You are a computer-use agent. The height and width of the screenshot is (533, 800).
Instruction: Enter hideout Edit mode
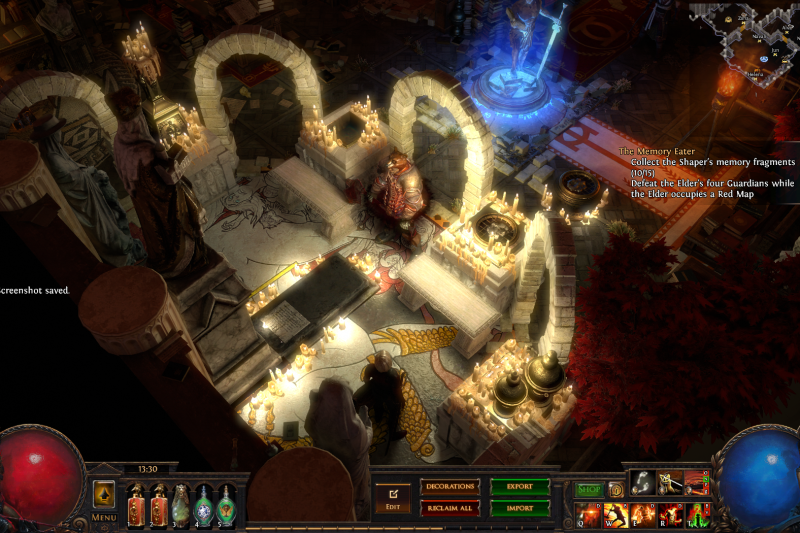click(392, 497)
